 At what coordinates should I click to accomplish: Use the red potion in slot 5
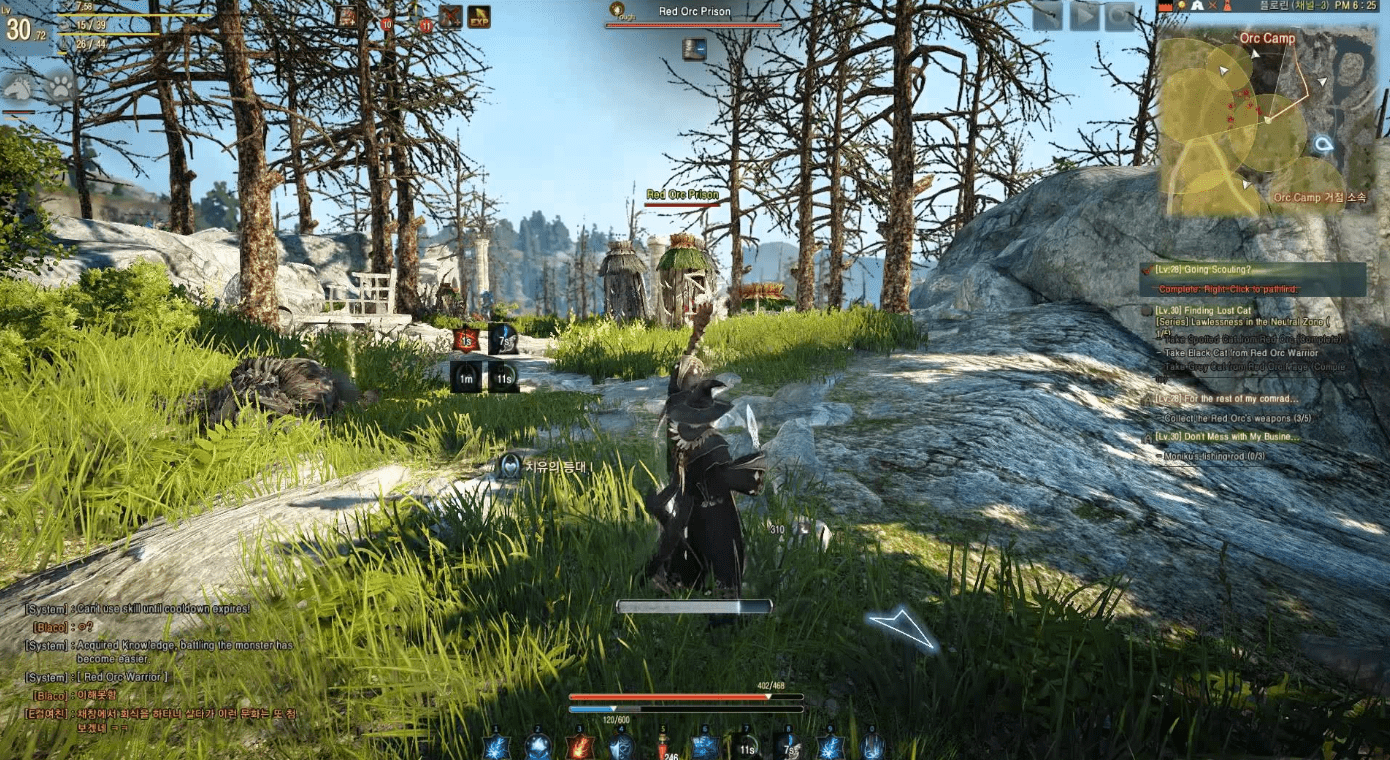pos(663,746)
